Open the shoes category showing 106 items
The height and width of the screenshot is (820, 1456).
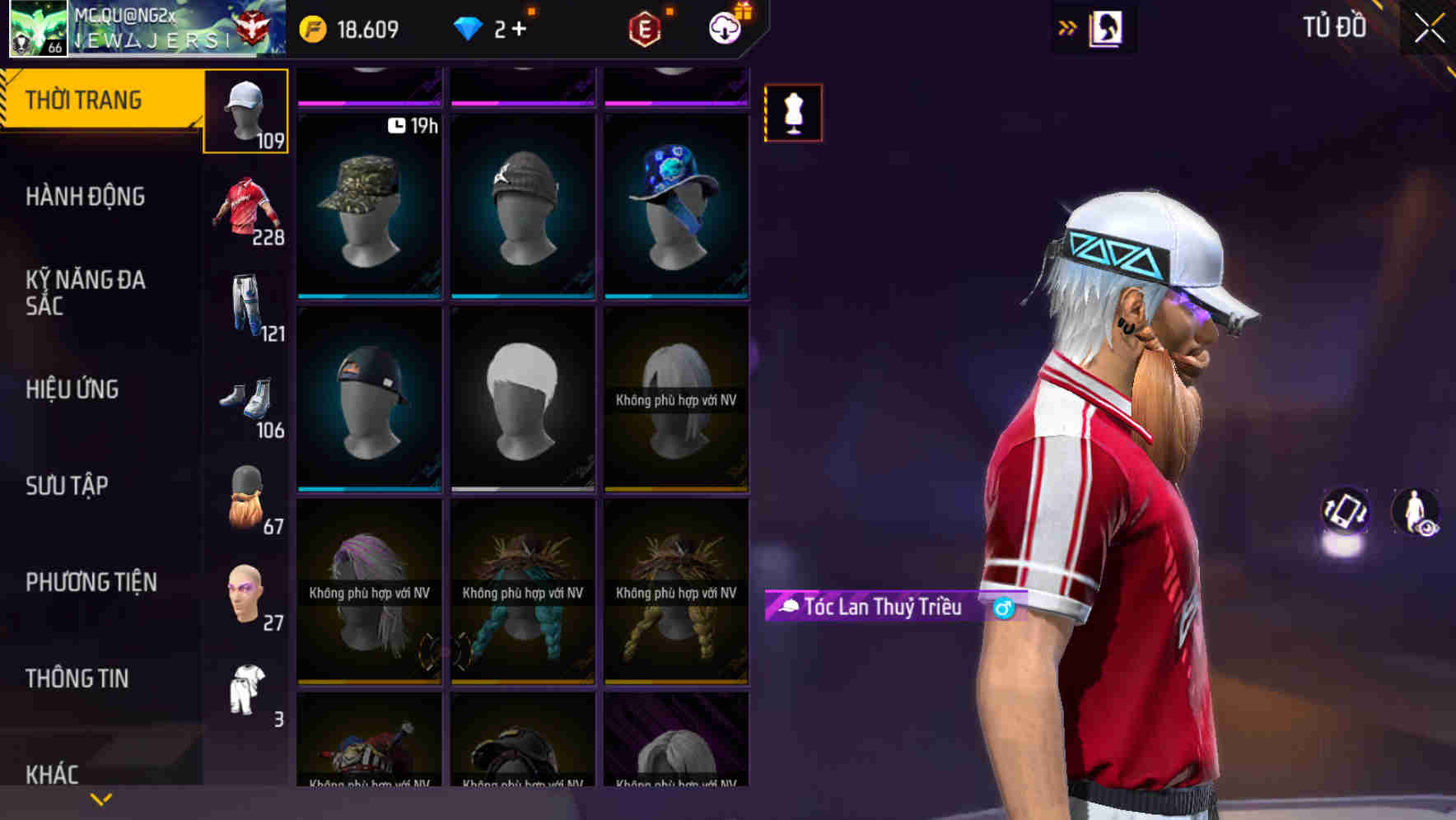pos(247,403)
